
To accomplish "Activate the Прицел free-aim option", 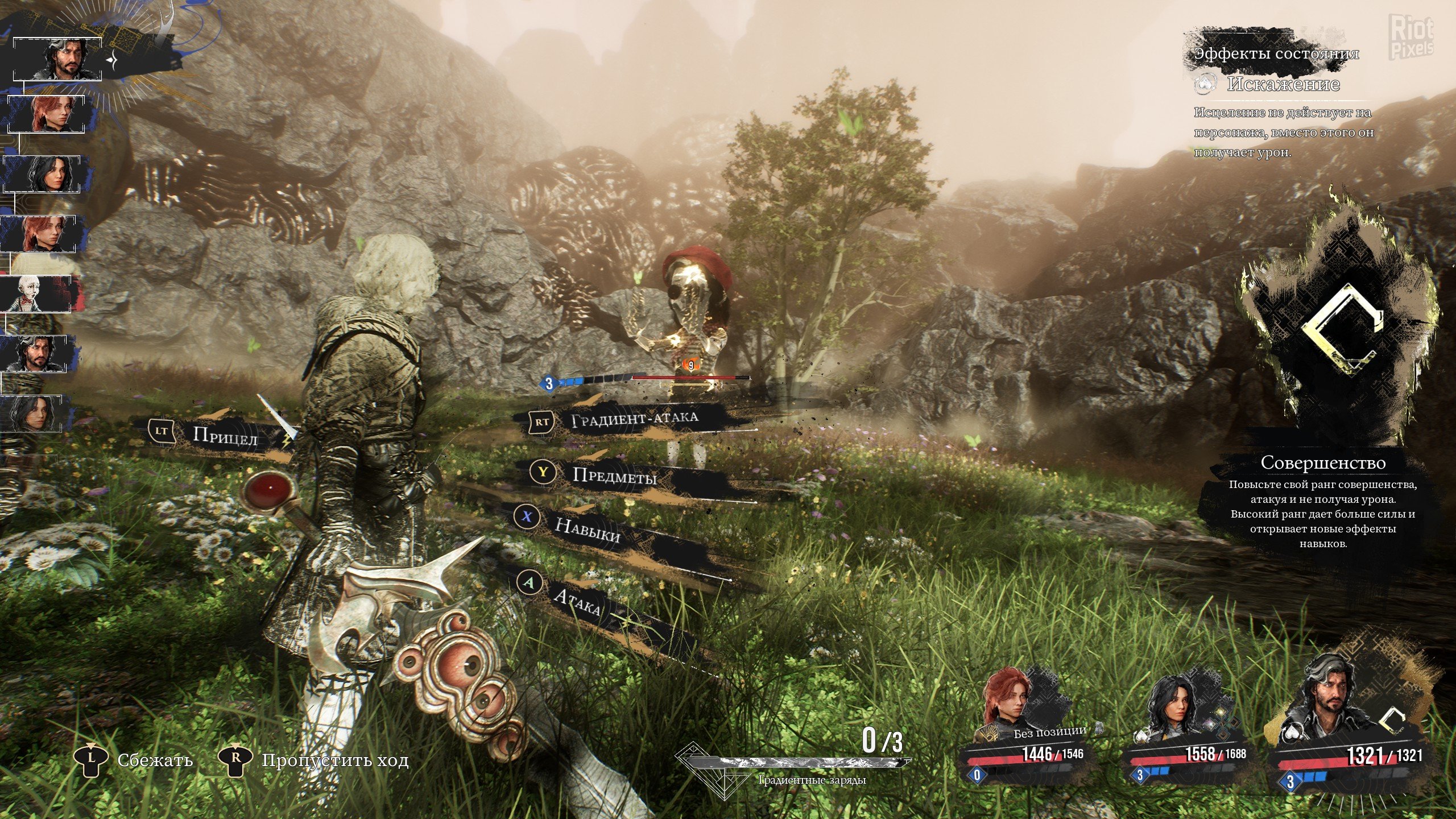I will point(225,436).
